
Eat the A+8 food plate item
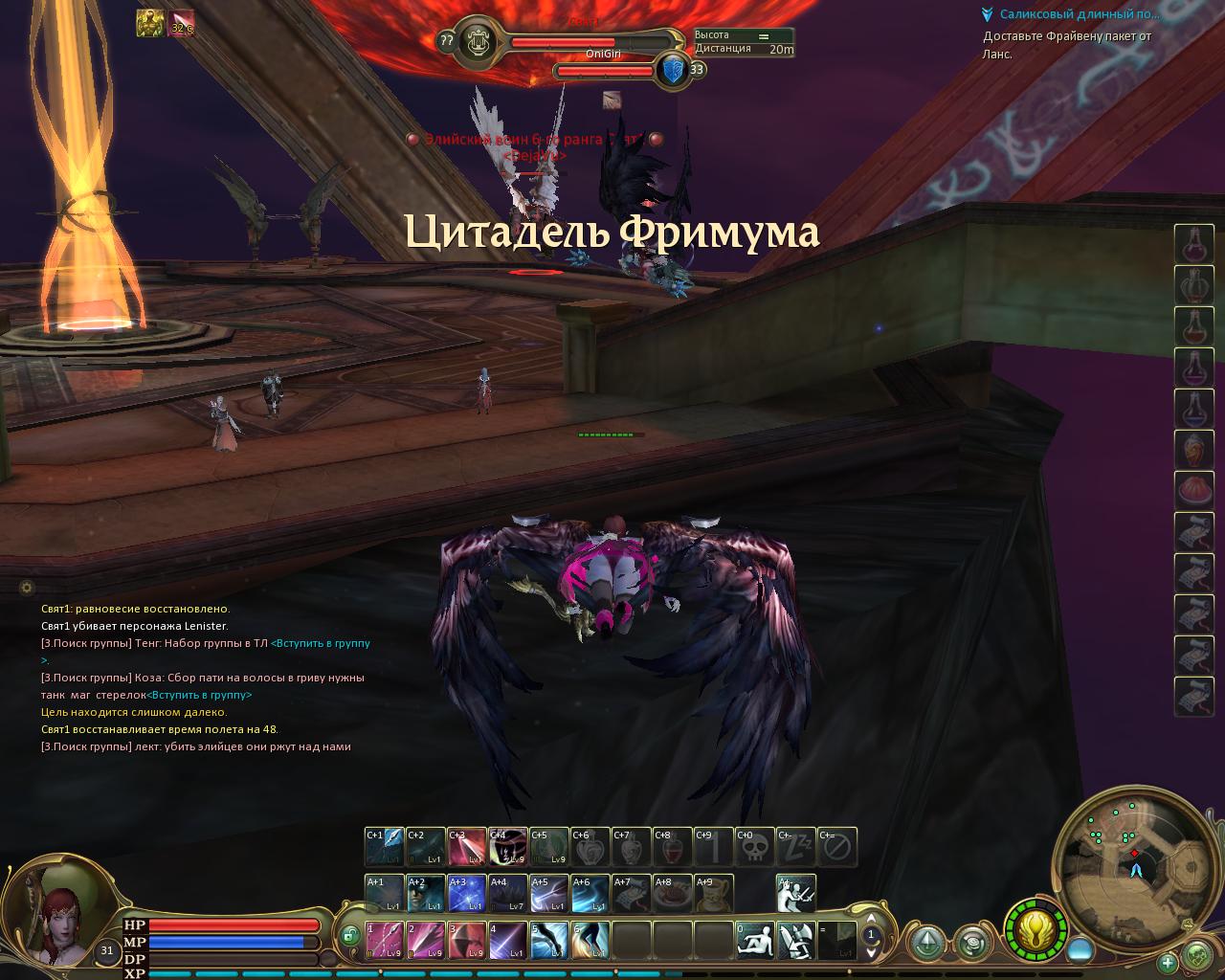[672, 894]
